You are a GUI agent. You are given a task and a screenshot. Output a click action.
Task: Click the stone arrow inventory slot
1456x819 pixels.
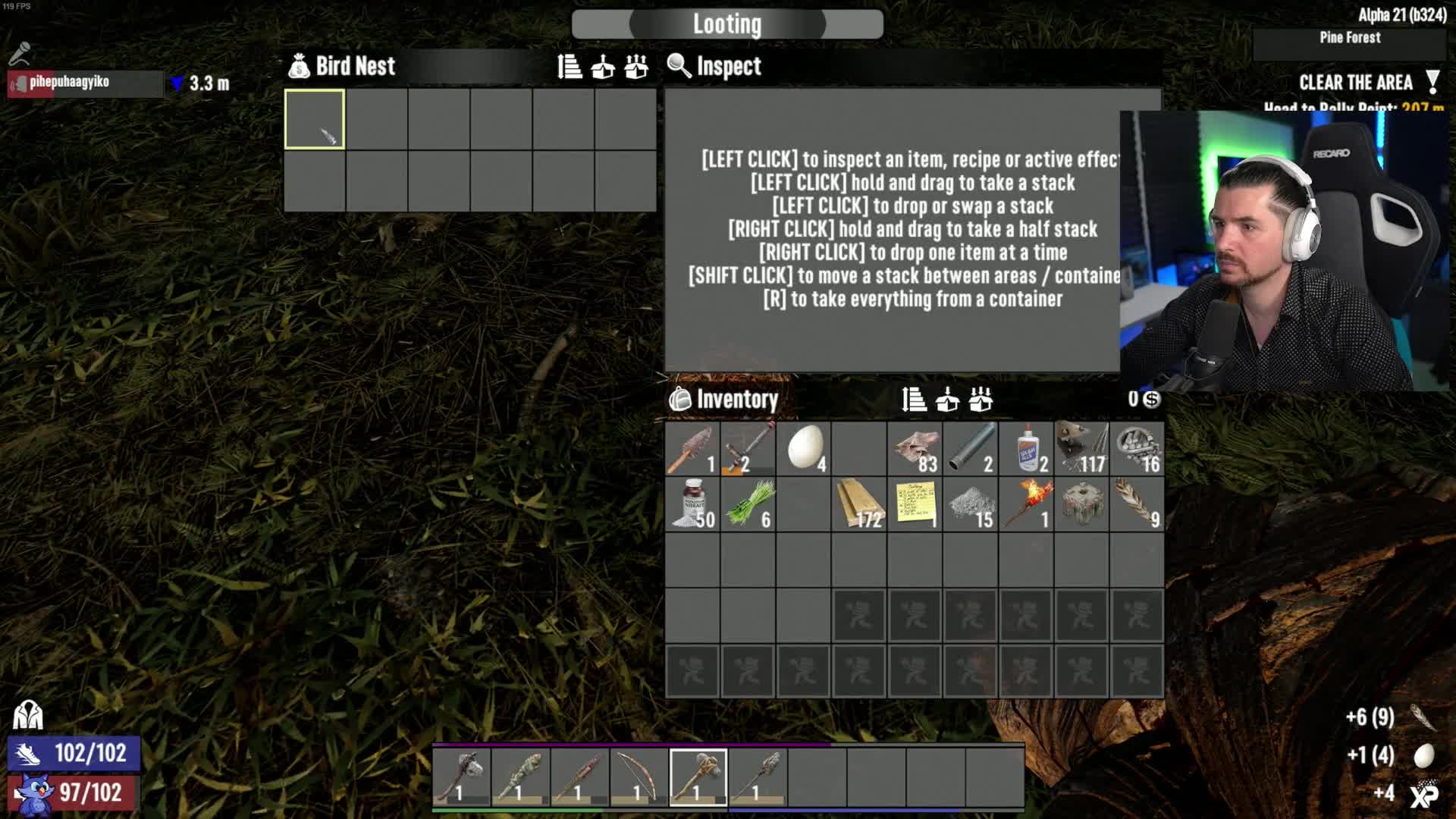[x=692, y=448]
